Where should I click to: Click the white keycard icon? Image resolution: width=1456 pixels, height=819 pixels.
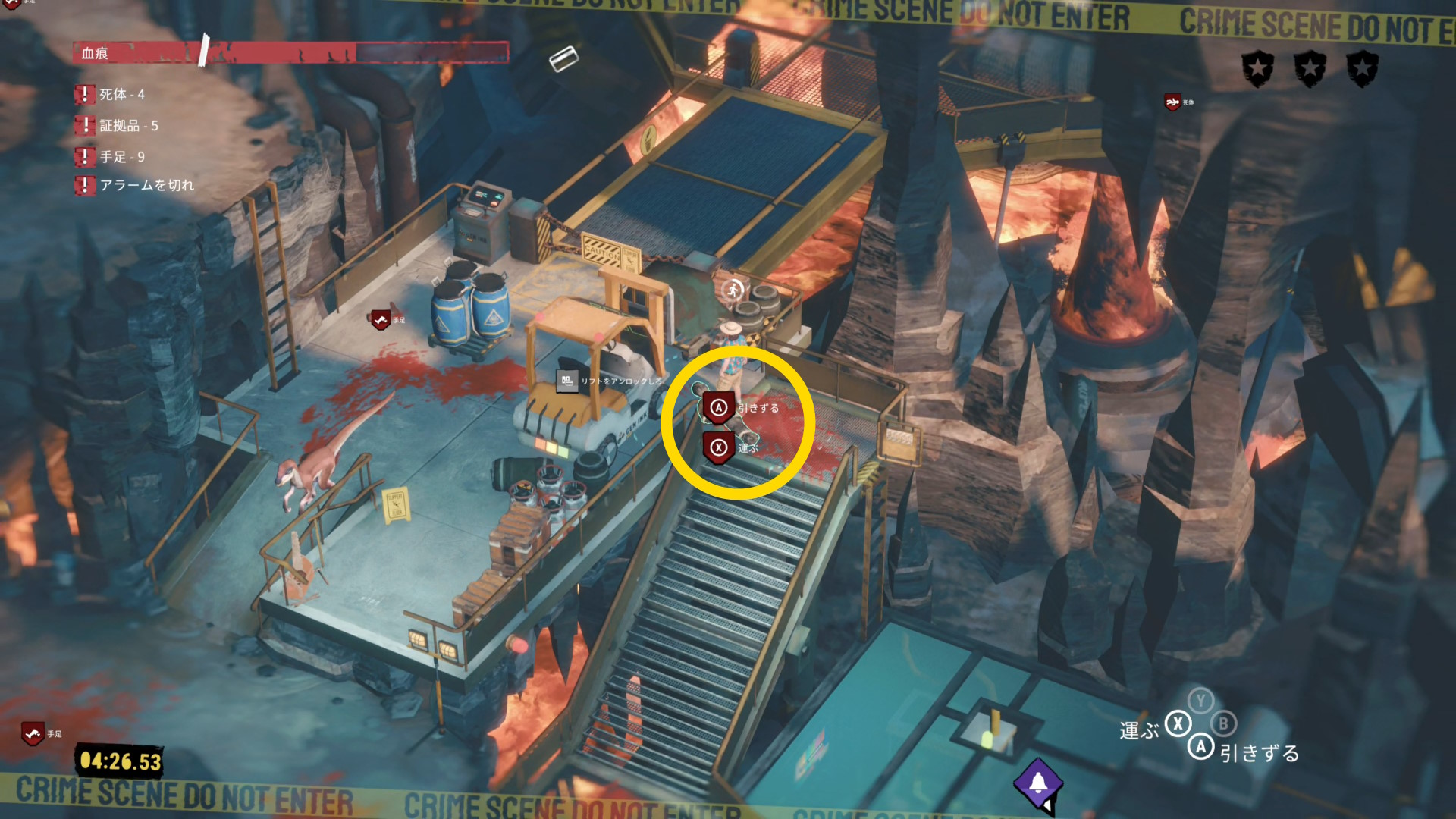pyautogui.click(x=563, y=58)
